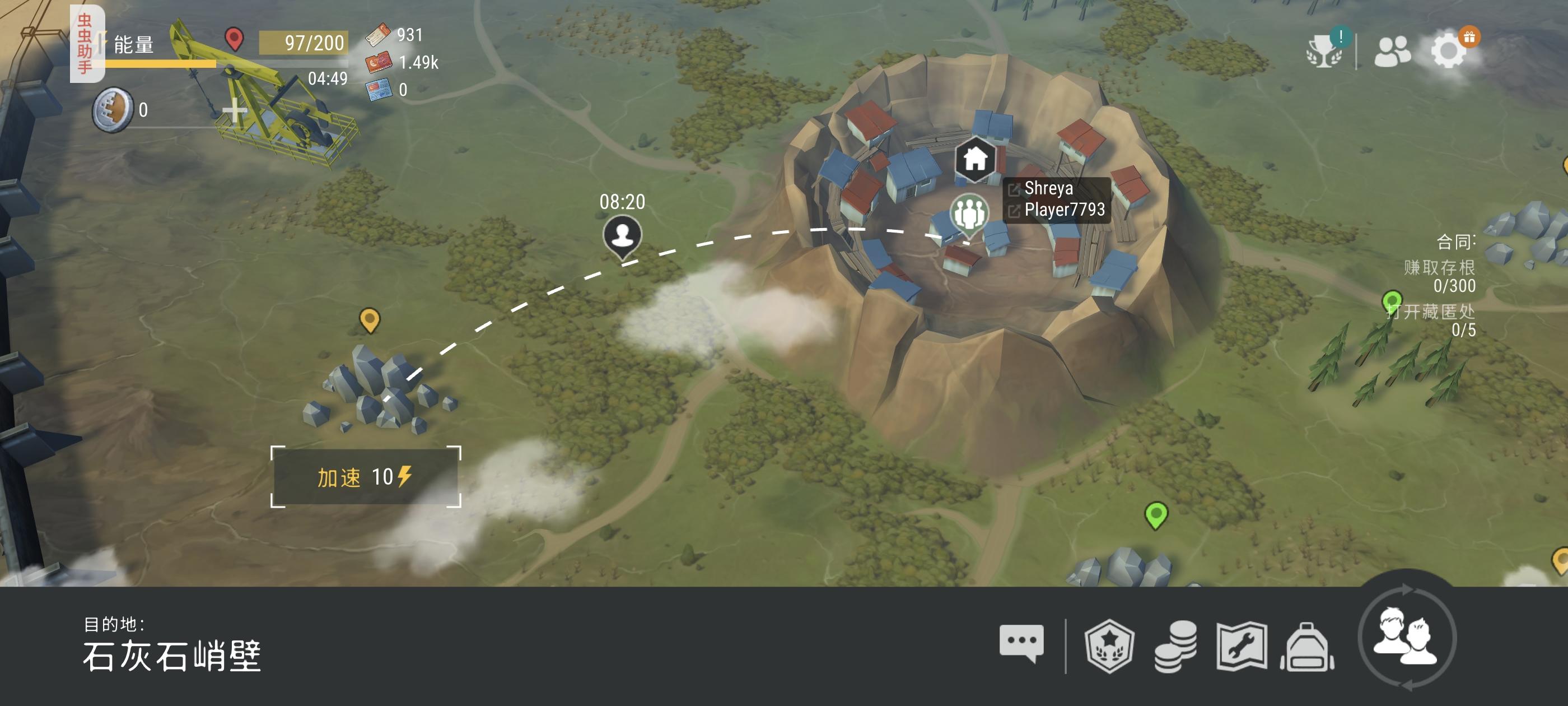
Task: Open the 虫虫助手 overlay tab
Action: tap(85, 44)
